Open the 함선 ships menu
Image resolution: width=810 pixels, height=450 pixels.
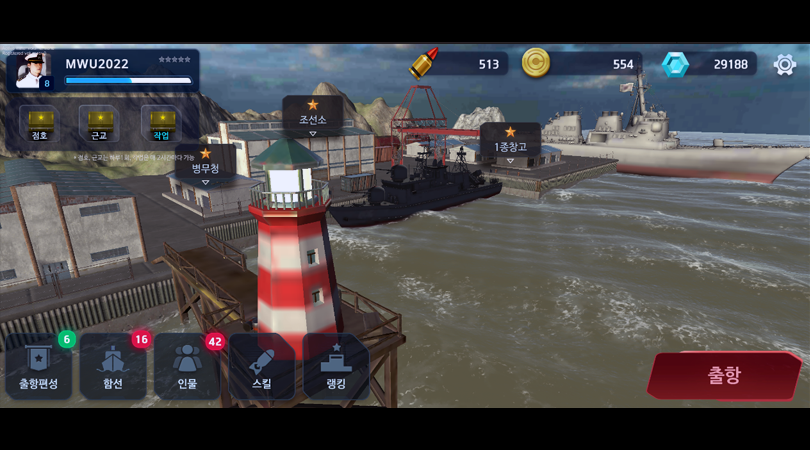point(113,366)
